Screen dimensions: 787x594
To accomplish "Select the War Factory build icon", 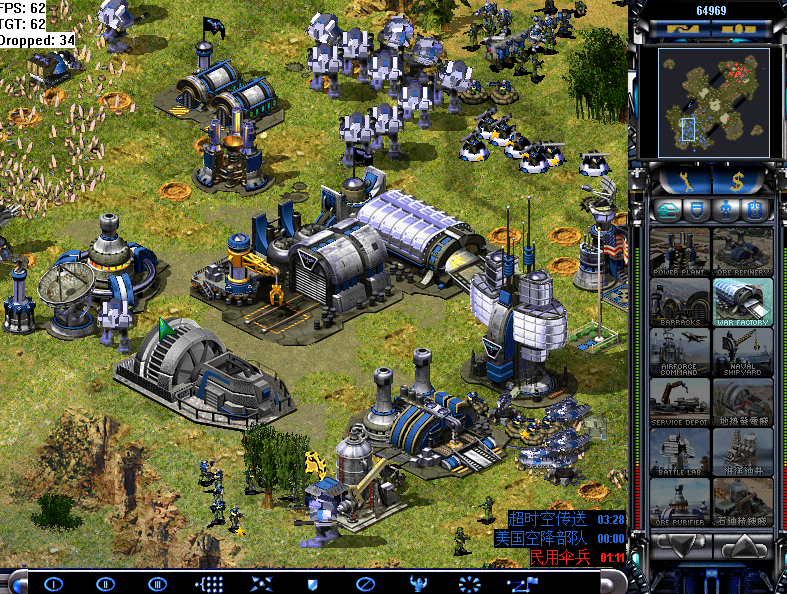I will 742,301.
